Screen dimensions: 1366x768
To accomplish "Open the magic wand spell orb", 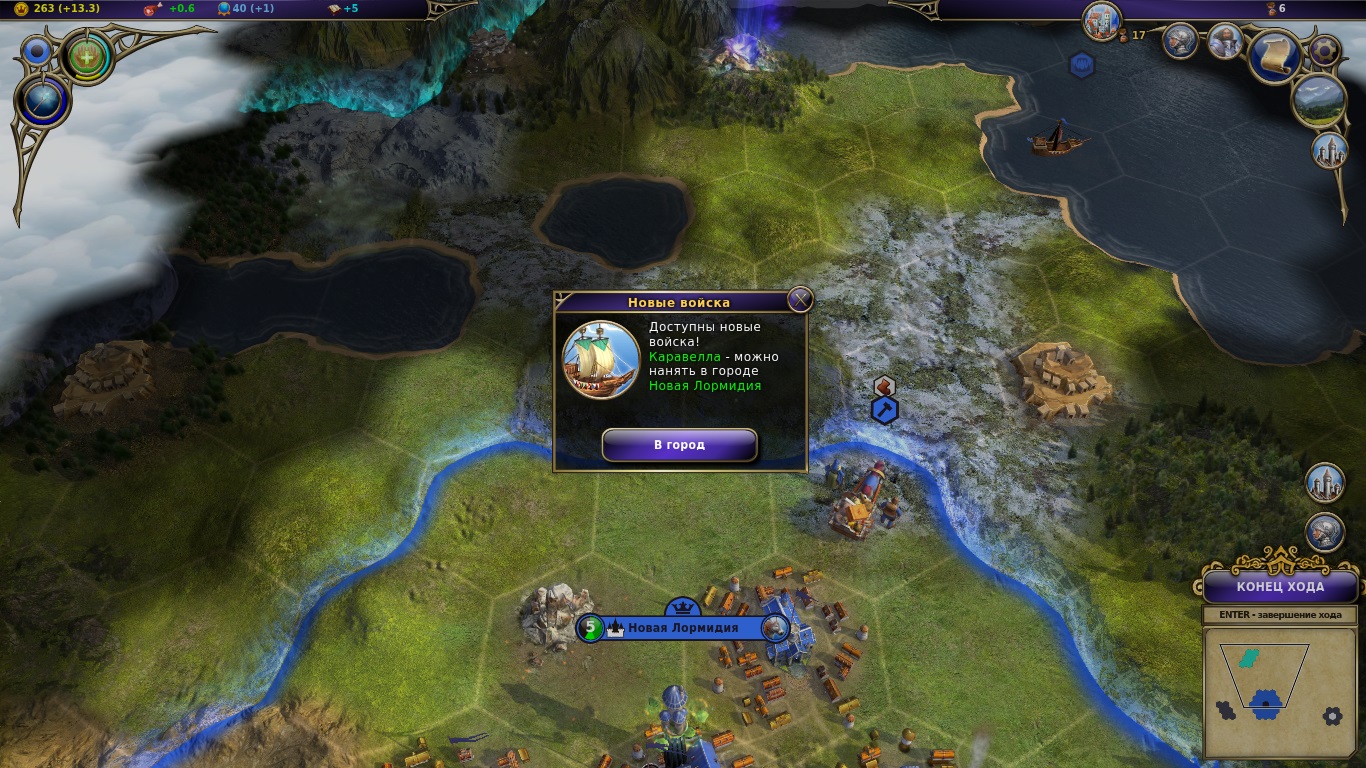I will (x=43, y=101).
